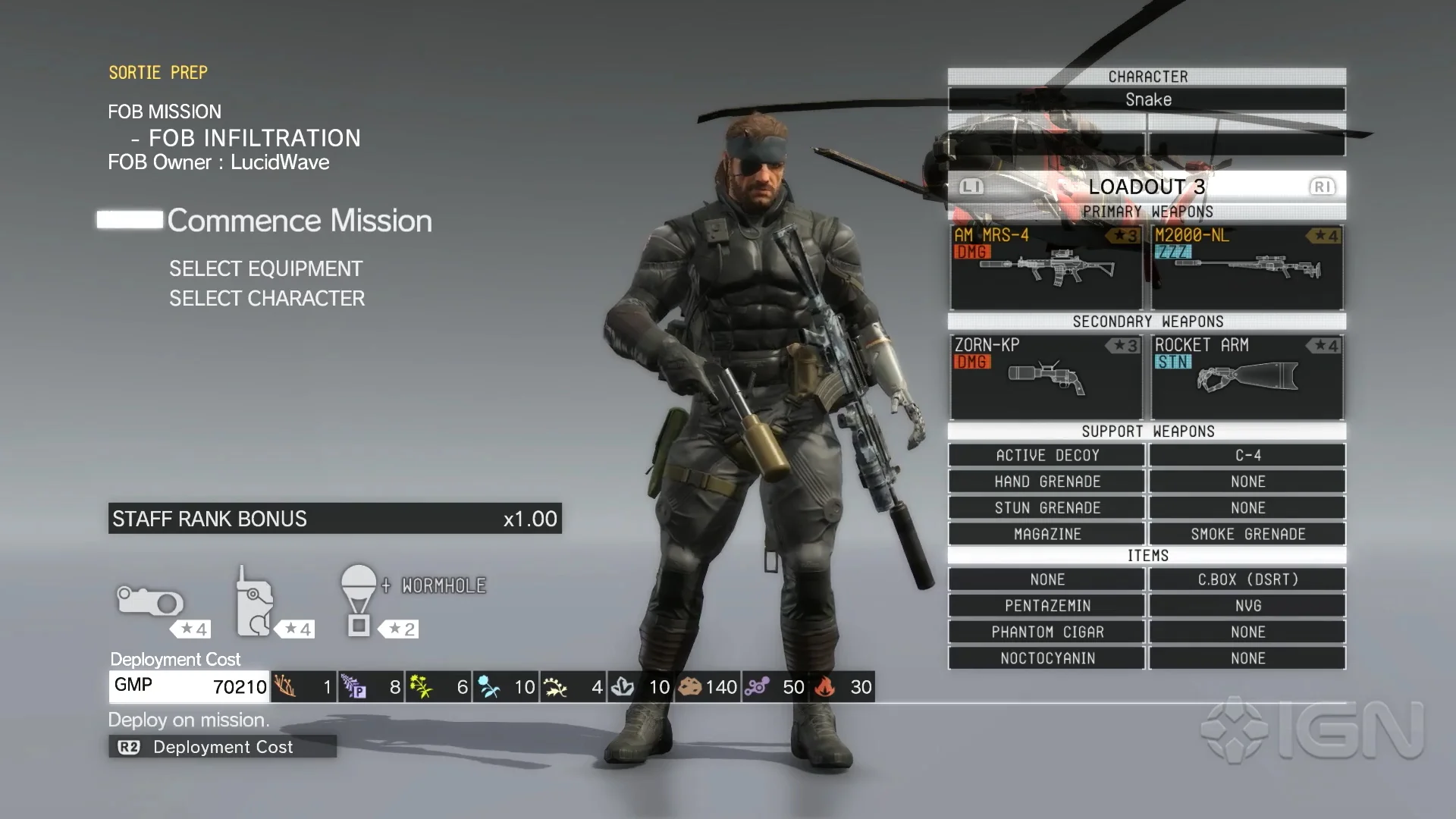Click the Loadout 3 selector bar
The height and width of the screenshot is (819, 1456).
1147,187
